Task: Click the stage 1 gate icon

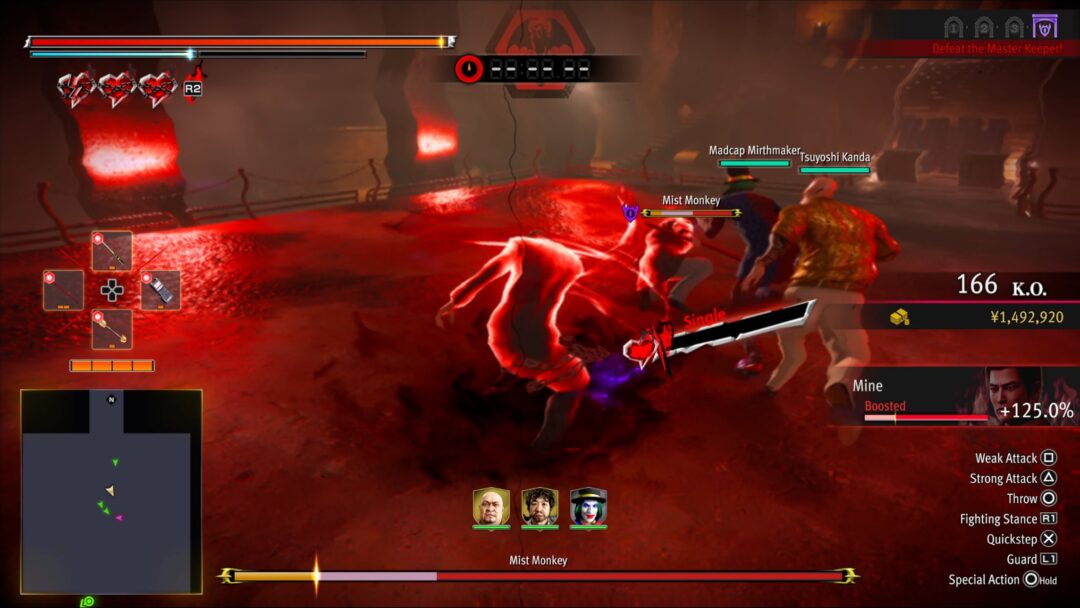Action: [954, 27]
